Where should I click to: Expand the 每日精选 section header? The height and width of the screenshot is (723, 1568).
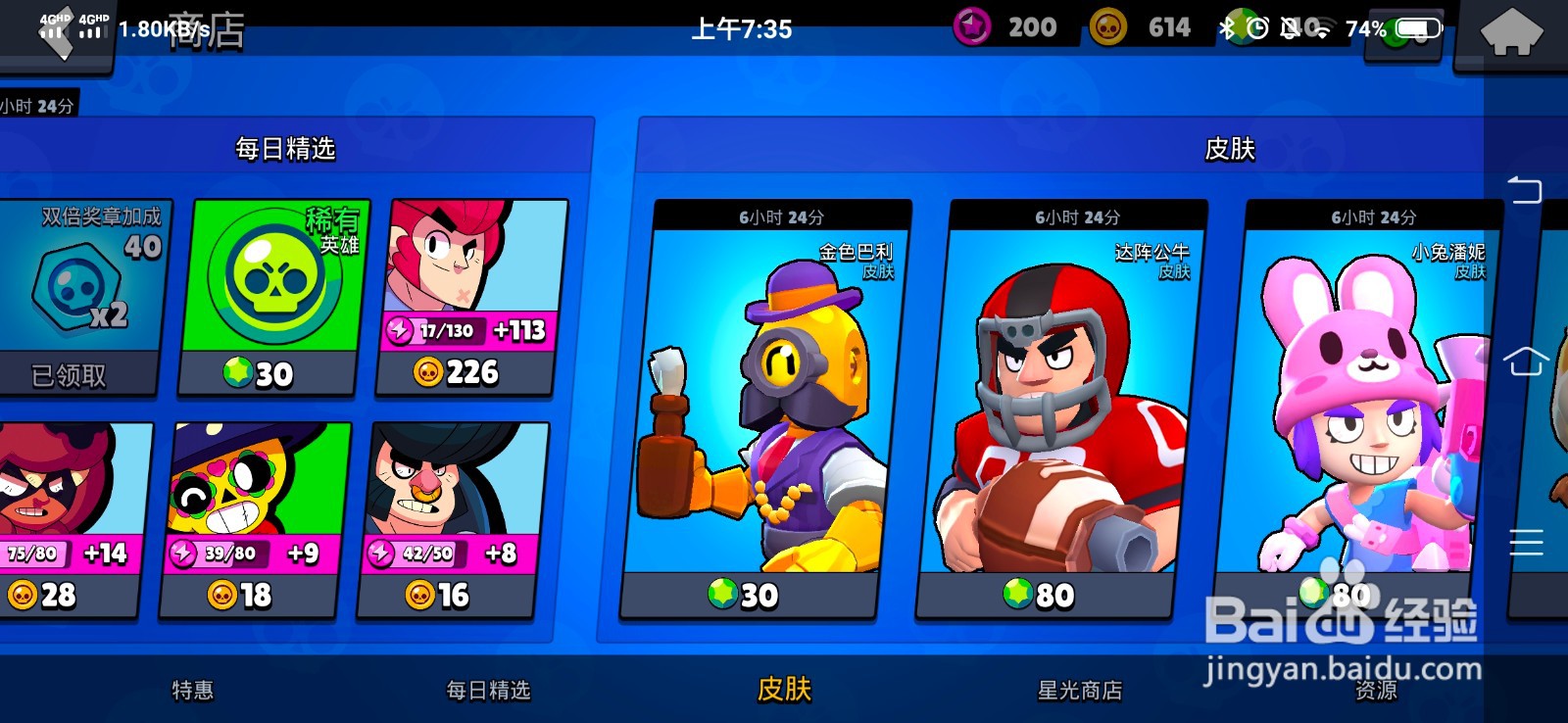click(284, 149)
